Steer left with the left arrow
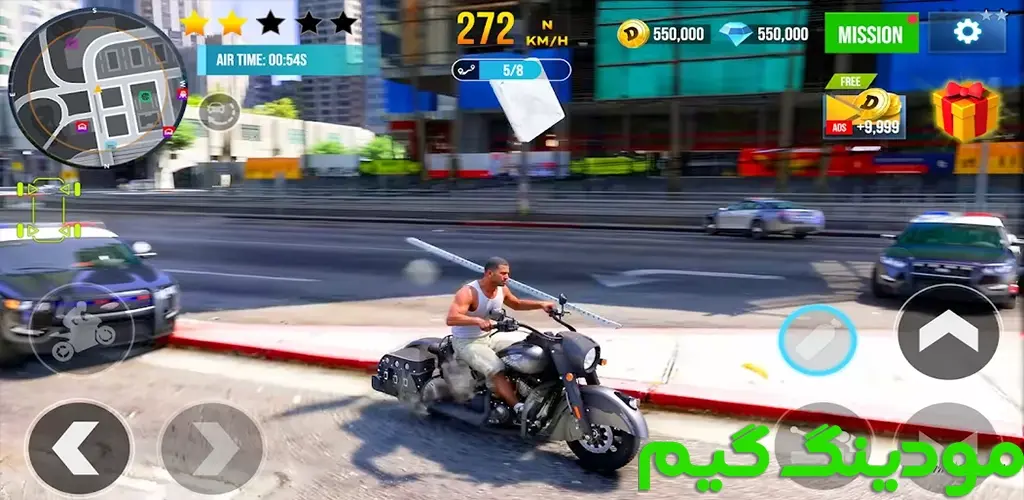 [x=78, y=447]
